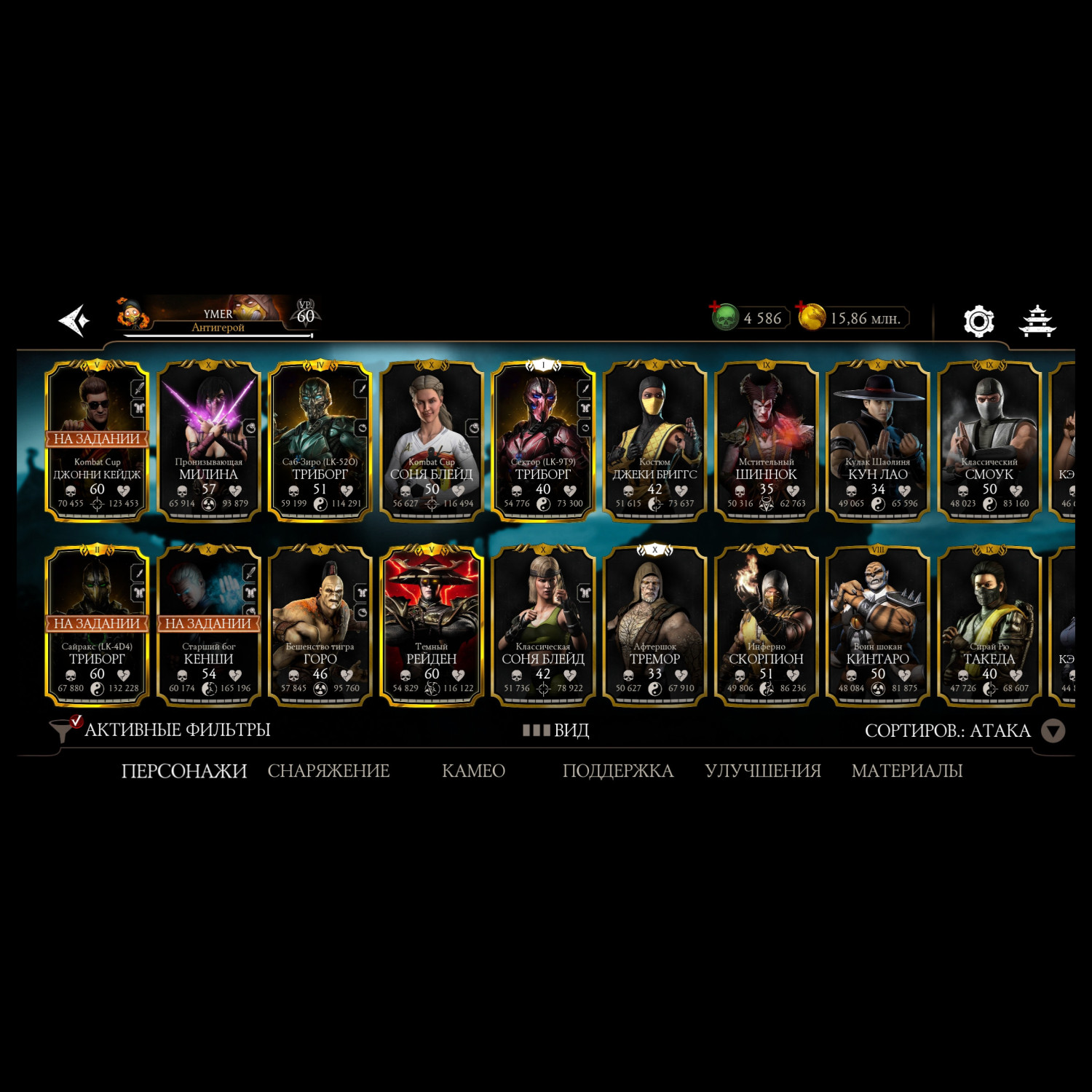Viewport: 1092px width, 1092px height.
Task: Open the settings gear icon
Action: (x=978, y=320)
